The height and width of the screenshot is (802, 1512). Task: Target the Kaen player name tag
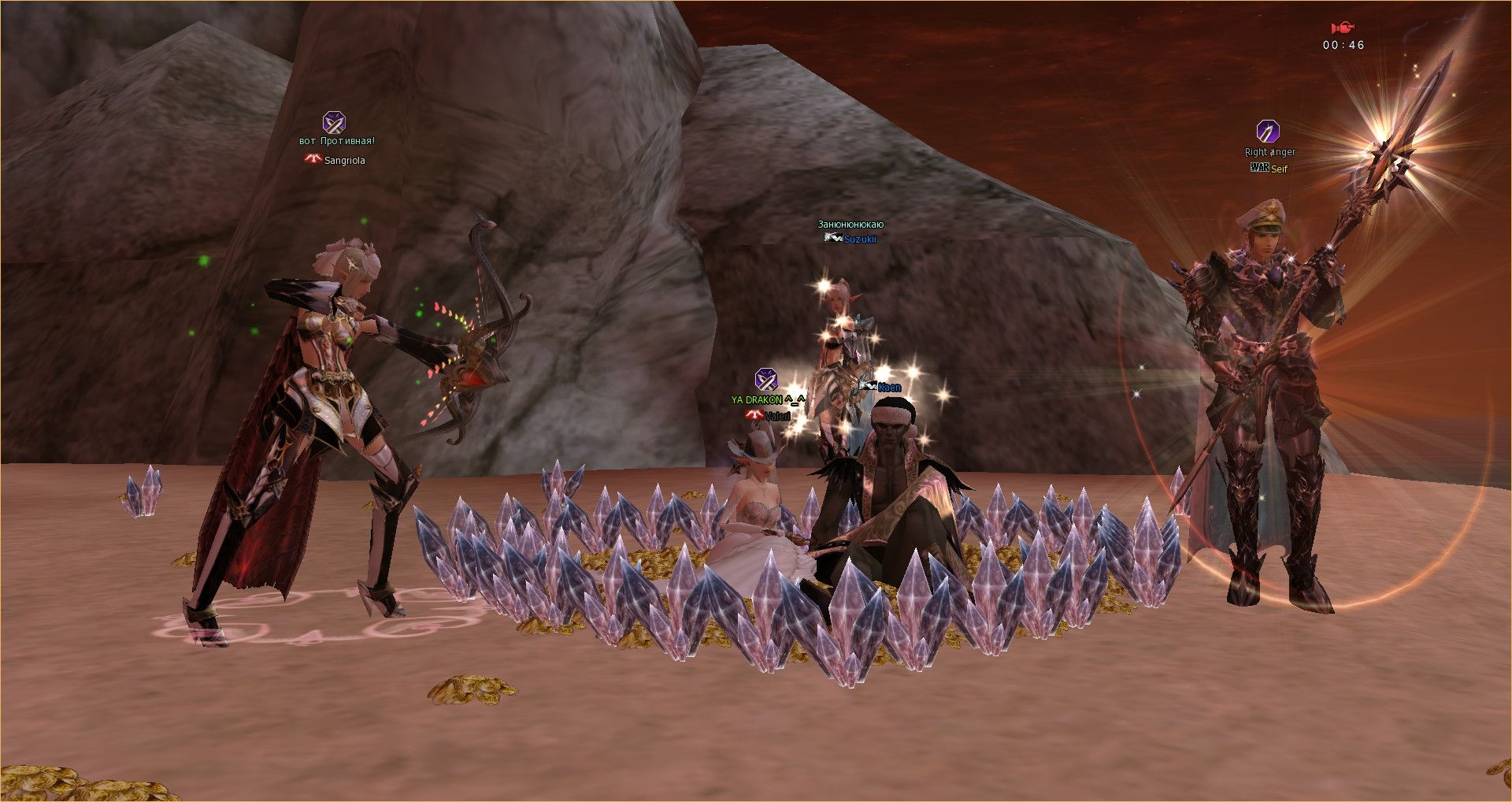[x=888, y=387]
